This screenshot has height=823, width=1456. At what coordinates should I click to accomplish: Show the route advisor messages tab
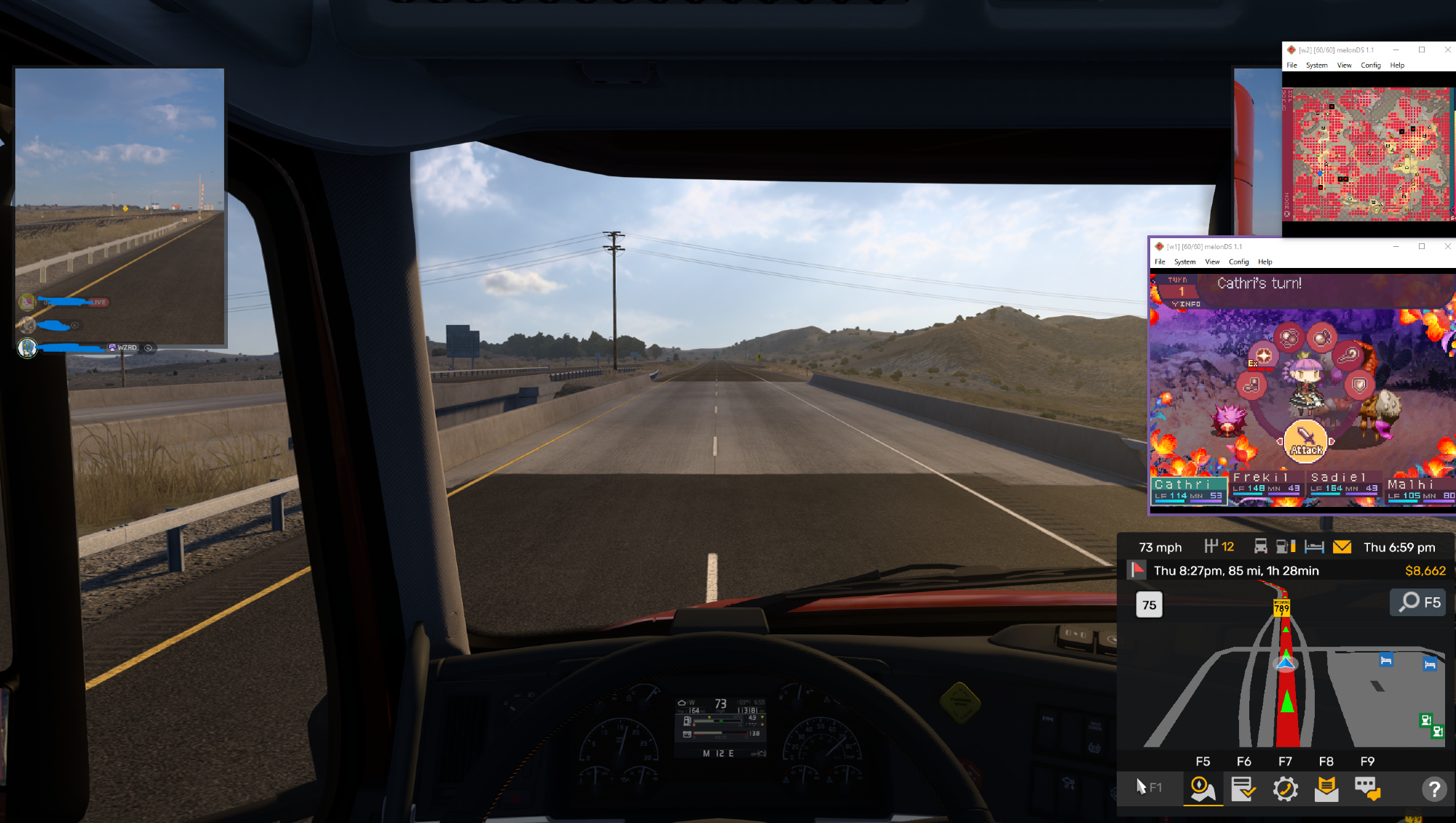(1326, 789)
